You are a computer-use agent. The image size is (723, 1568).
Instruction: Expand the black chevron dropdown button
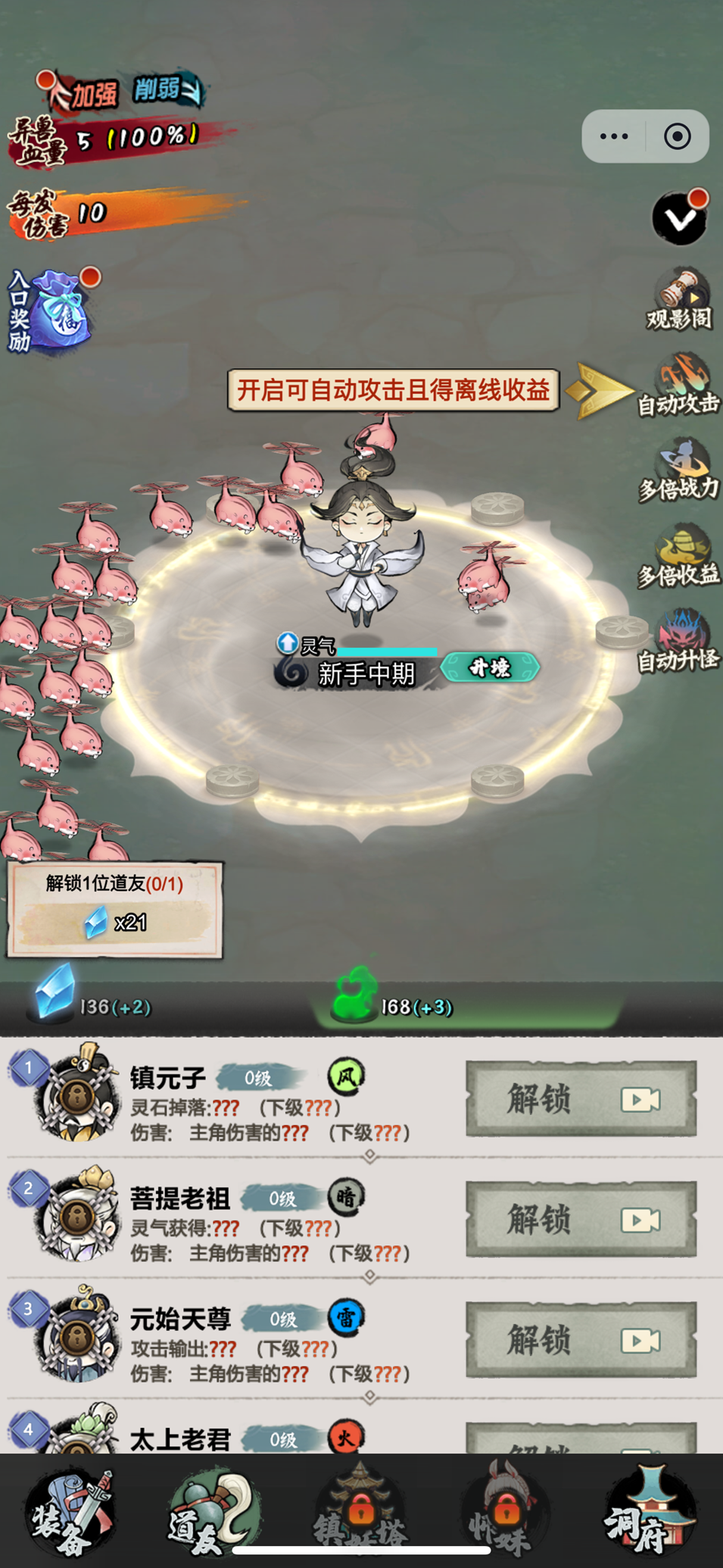[x=679, y=218]
